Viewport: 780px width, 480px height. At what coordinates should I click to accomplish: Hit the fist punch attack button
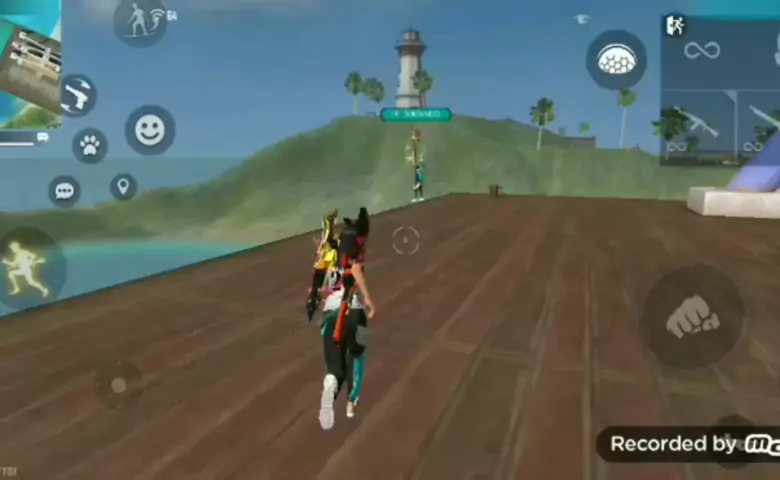(692, 317)
